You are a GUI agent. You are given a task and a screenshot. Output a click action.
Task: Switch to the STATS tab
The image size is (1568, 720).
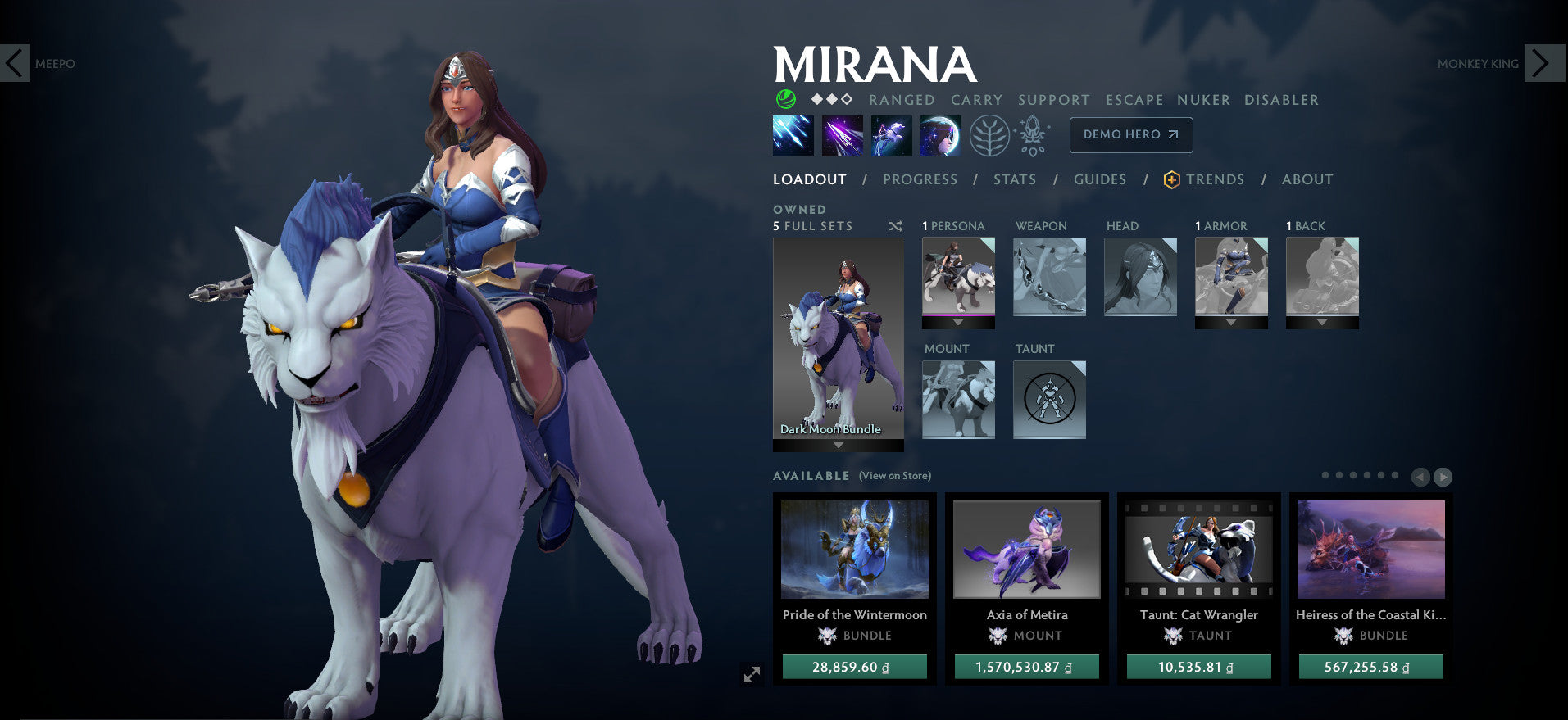point(1015,179)
